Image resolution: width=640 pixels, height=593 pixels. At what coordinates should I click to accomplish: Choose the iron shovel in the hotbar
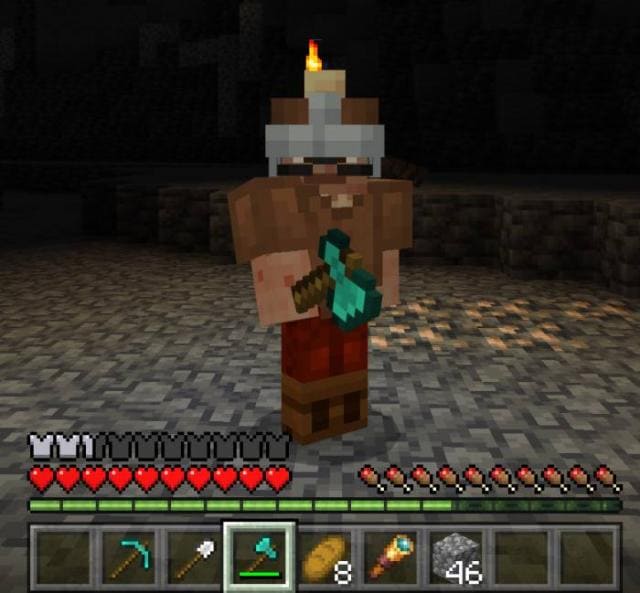point(192,556)
